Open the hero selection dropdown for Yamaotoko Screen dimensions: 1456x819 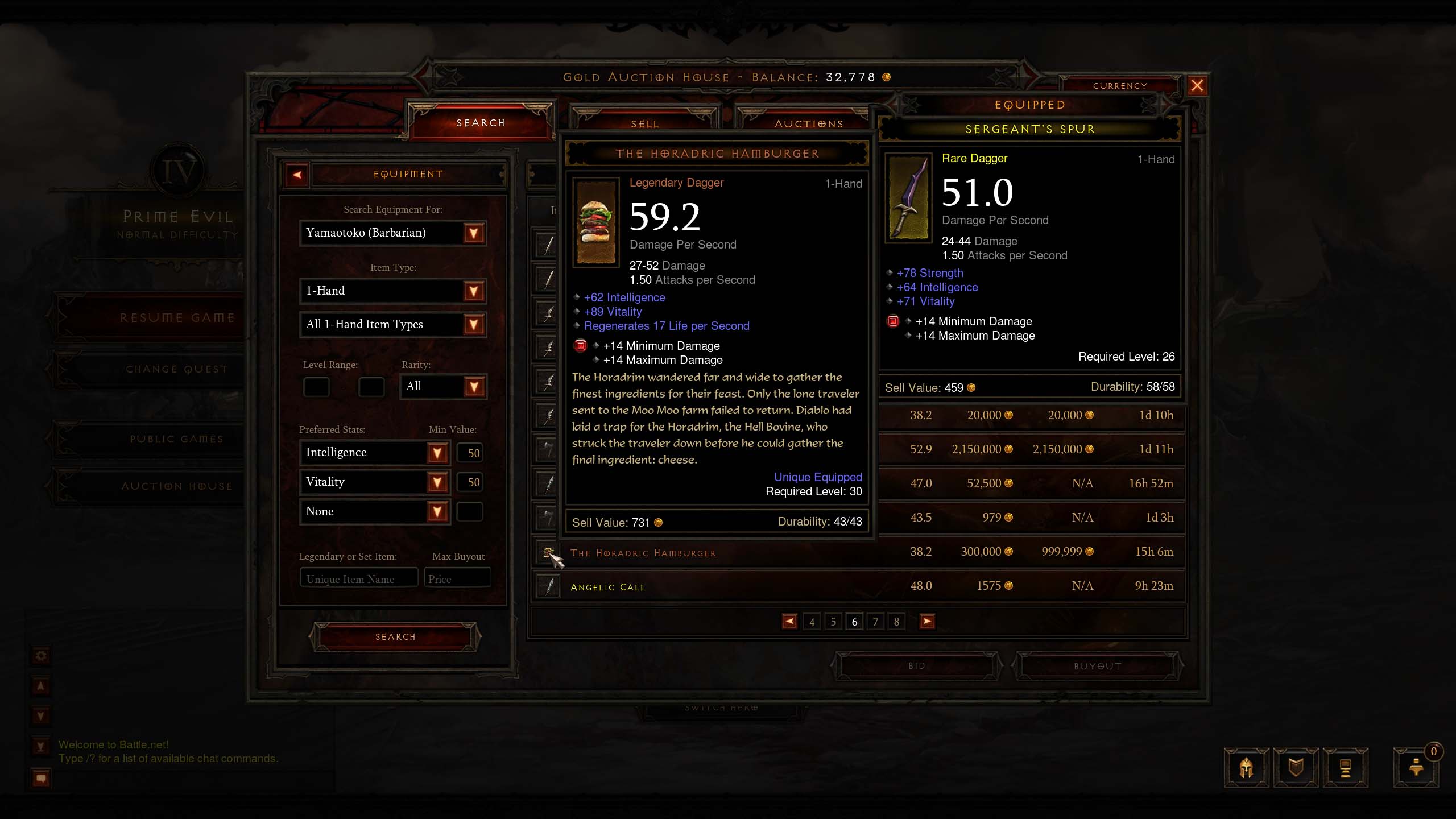point(473,233)
